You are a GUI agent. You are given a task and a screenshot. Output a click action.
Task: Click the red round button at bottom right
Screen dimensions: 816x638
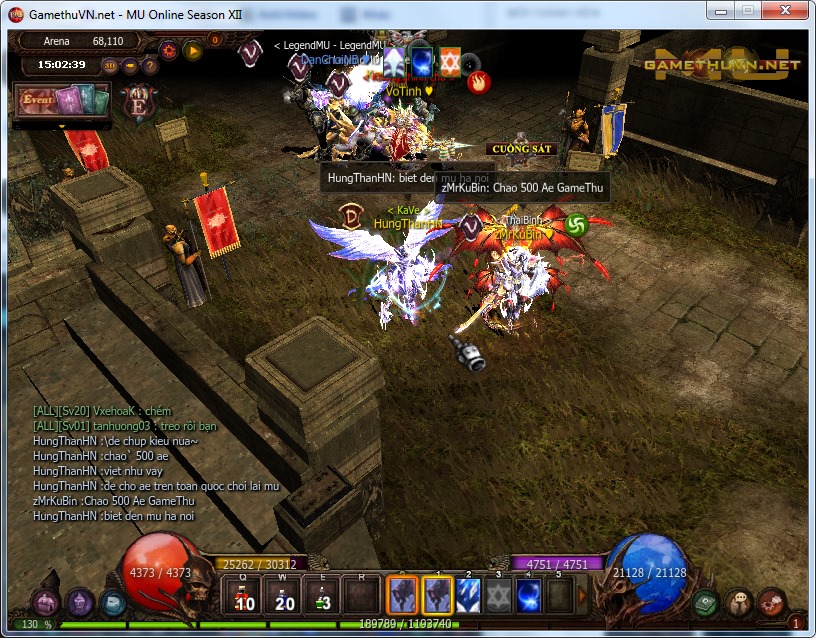click(x=771, y=602)
